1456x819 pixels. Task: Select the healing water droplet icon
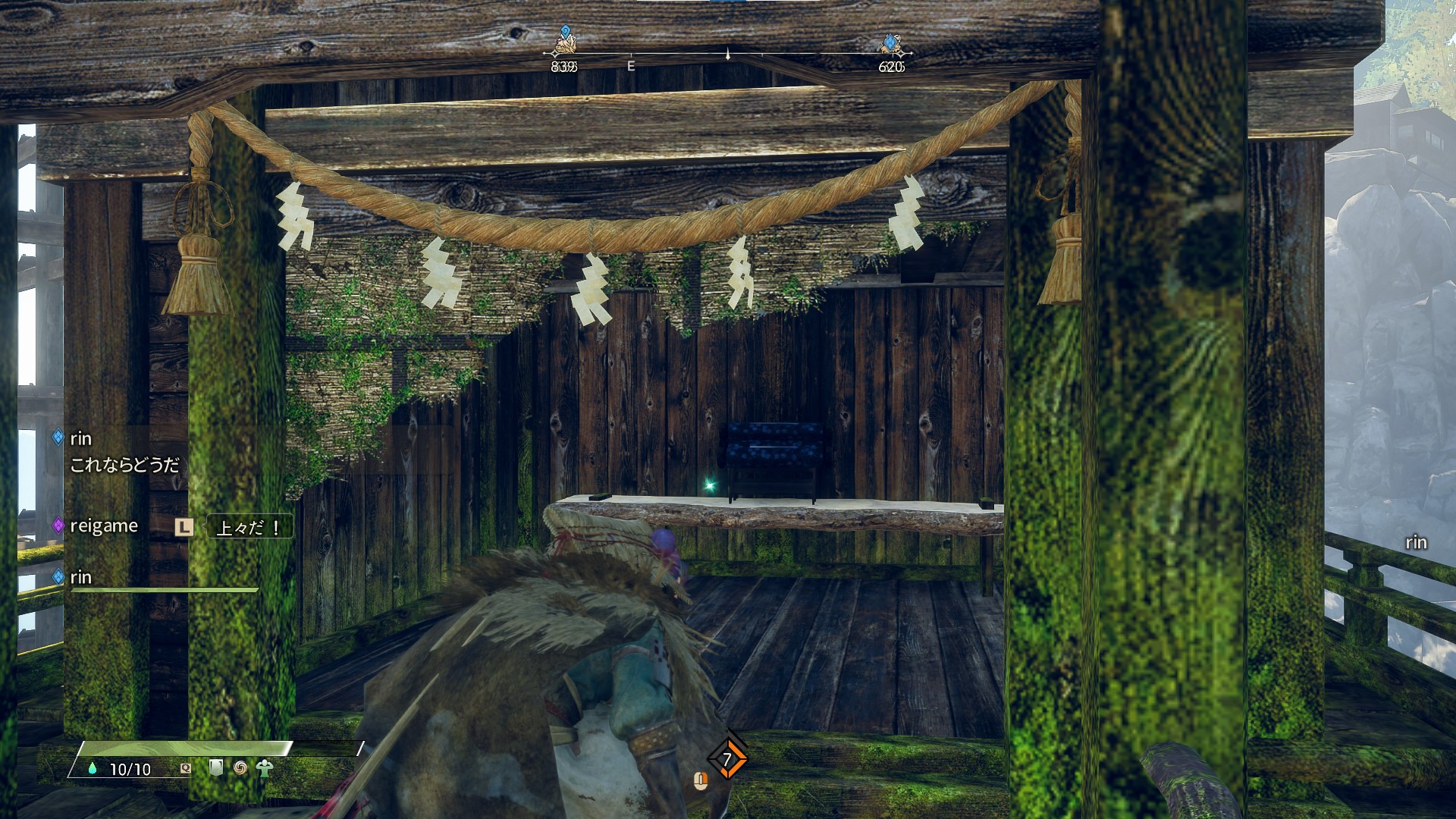pos(93,768)
